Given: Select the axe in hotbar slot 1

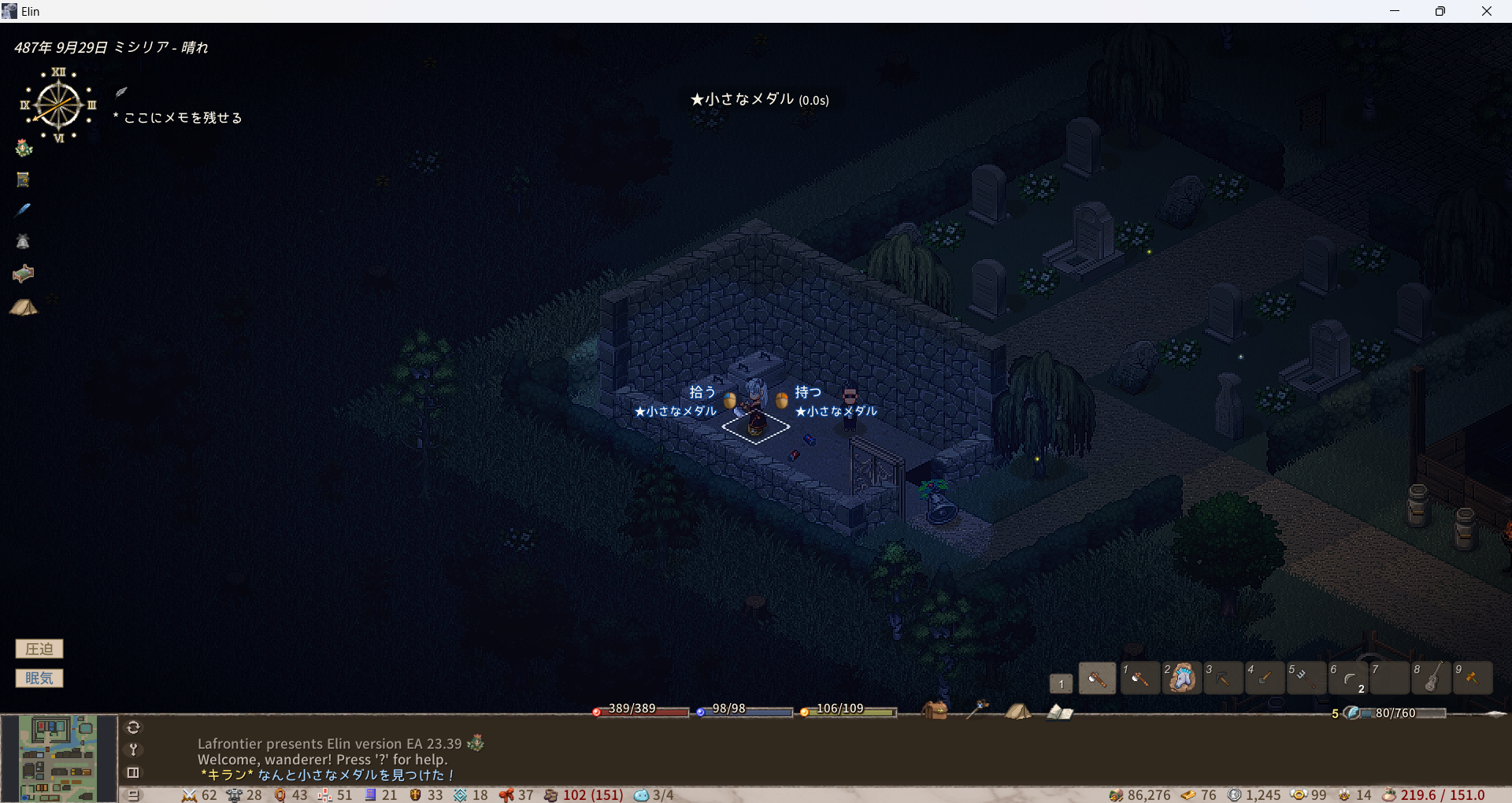Looking at the screenshot, I should tap(1139, 678).
